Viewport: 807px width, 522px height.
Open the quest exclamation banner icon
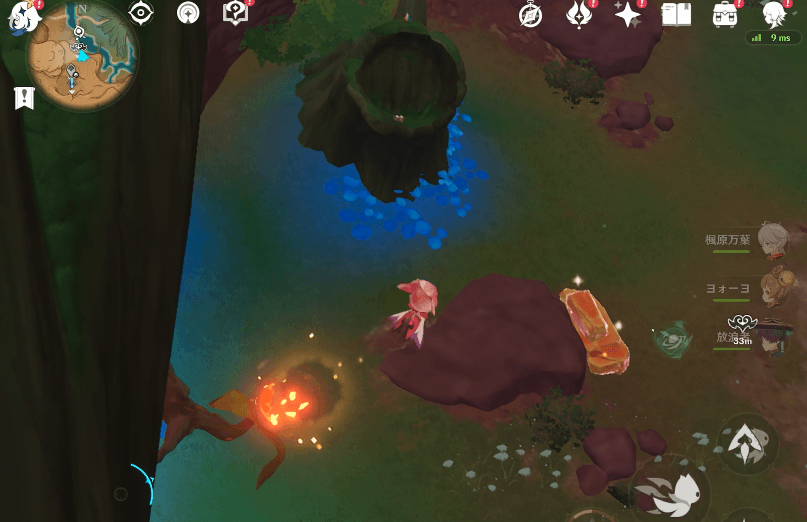point(24,97)
